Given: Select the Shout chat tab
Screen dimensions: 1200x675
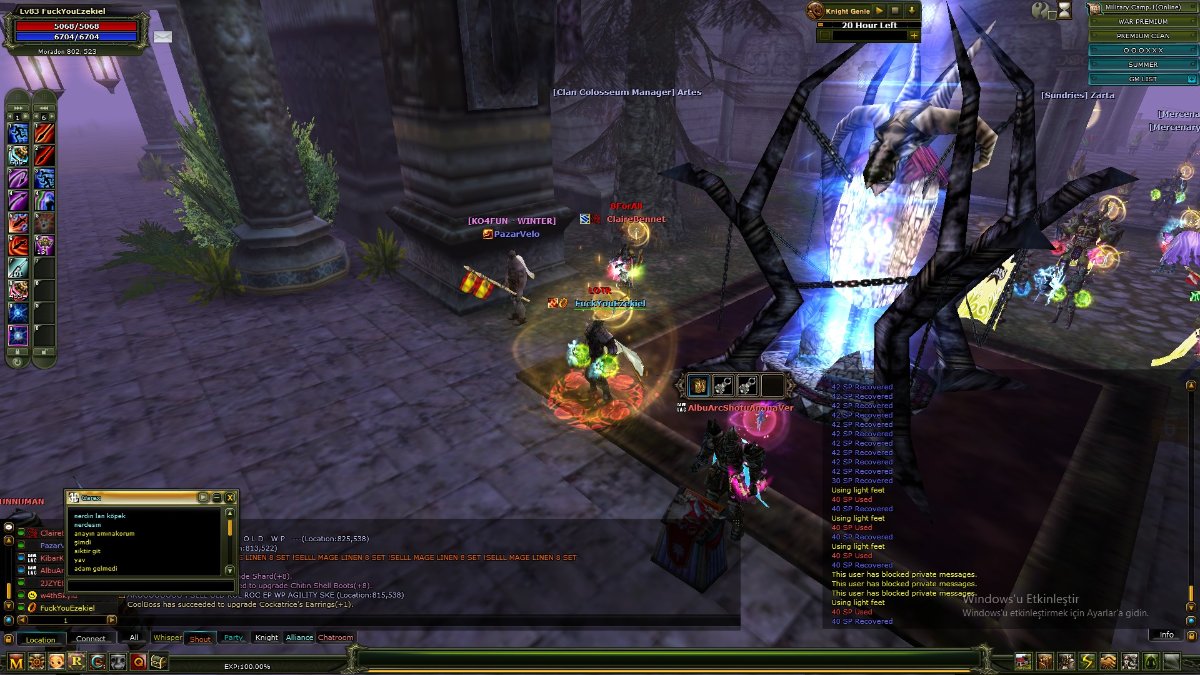Looking at the screenshot, I should tap(200, 637).
